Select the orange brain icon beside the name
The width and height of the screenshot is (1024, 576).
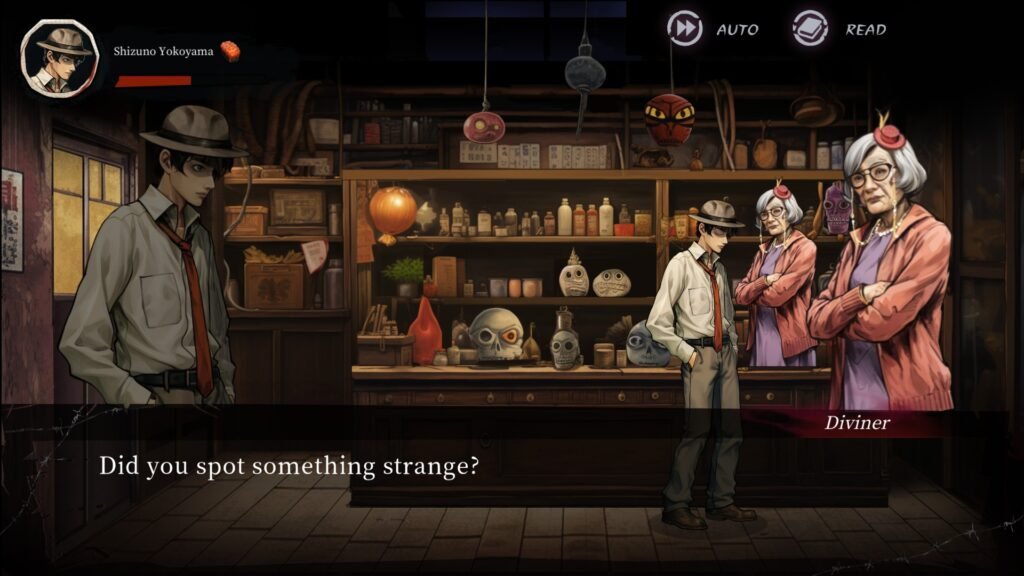230,51
